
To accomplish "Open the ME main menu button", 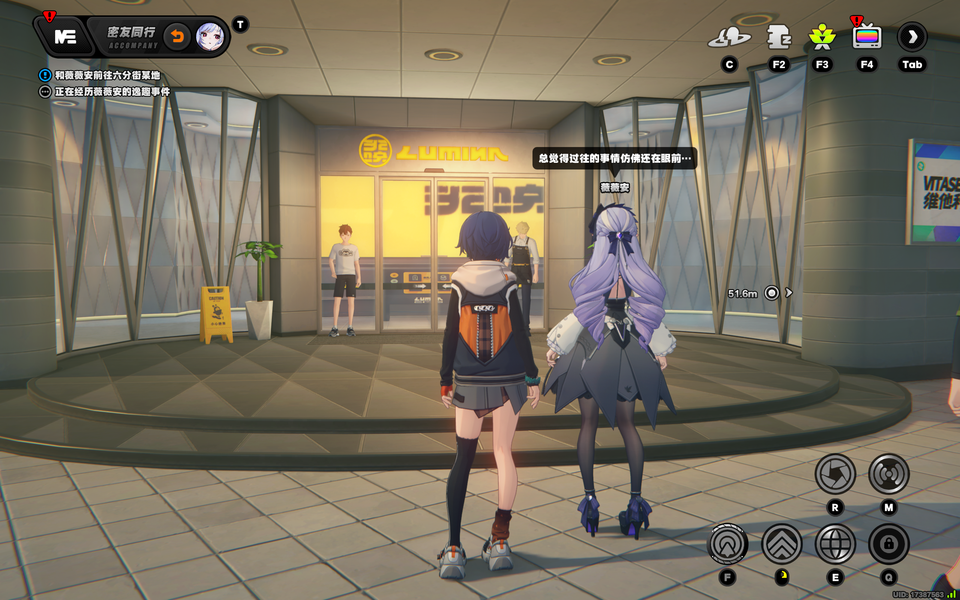I will pos(65,37).
